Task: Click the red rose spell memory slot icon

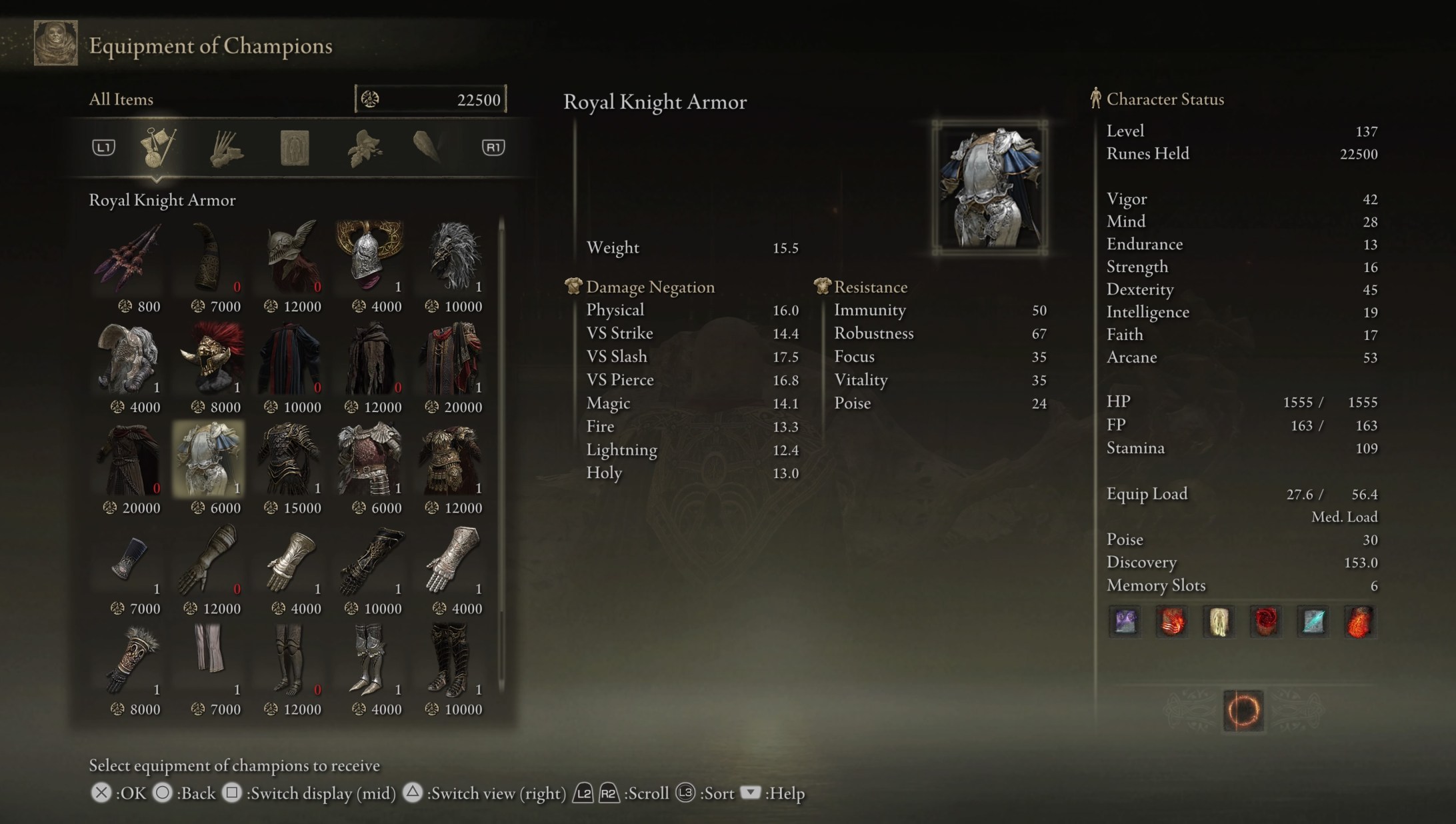Action: [1265, 621]
